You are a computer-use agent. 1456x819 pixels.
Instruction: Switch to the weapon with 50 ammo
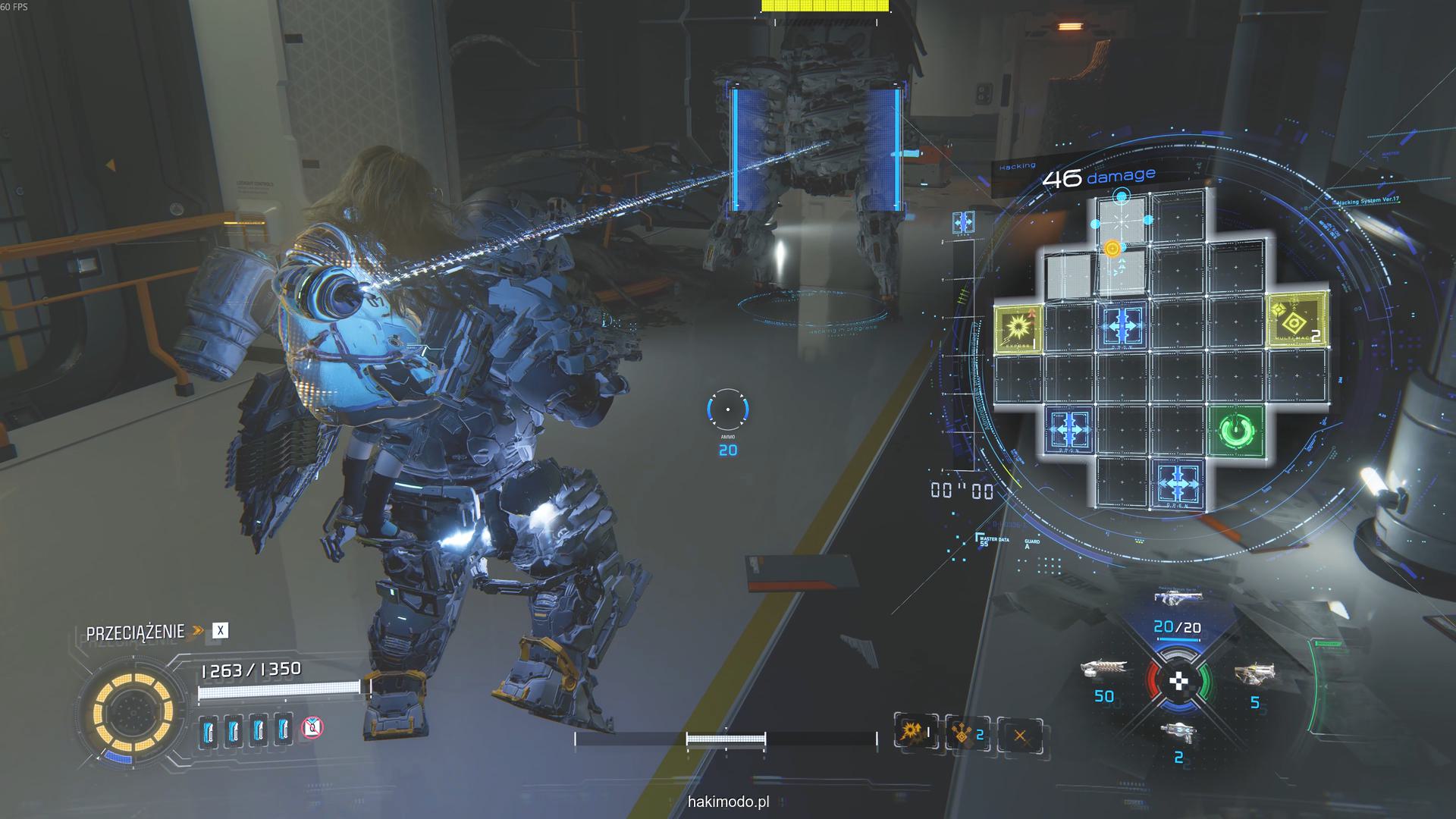tap(1103, 669)
